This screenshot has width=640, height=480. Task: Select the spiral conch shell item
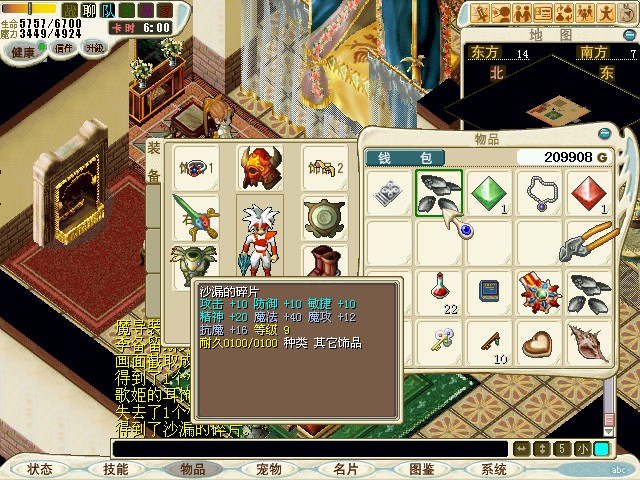pyautogui.click(x=590, y=343)
